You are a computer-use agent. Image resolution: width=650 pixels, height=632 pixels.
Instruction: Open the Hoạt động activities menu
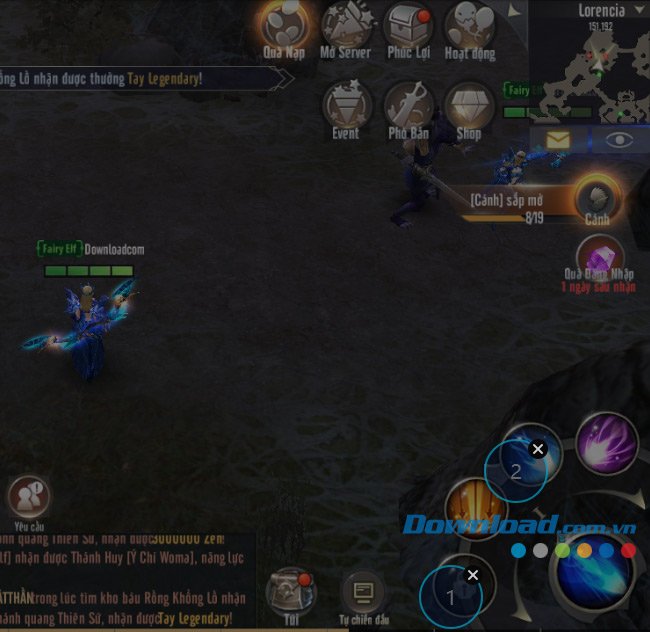tap(469, 27)
